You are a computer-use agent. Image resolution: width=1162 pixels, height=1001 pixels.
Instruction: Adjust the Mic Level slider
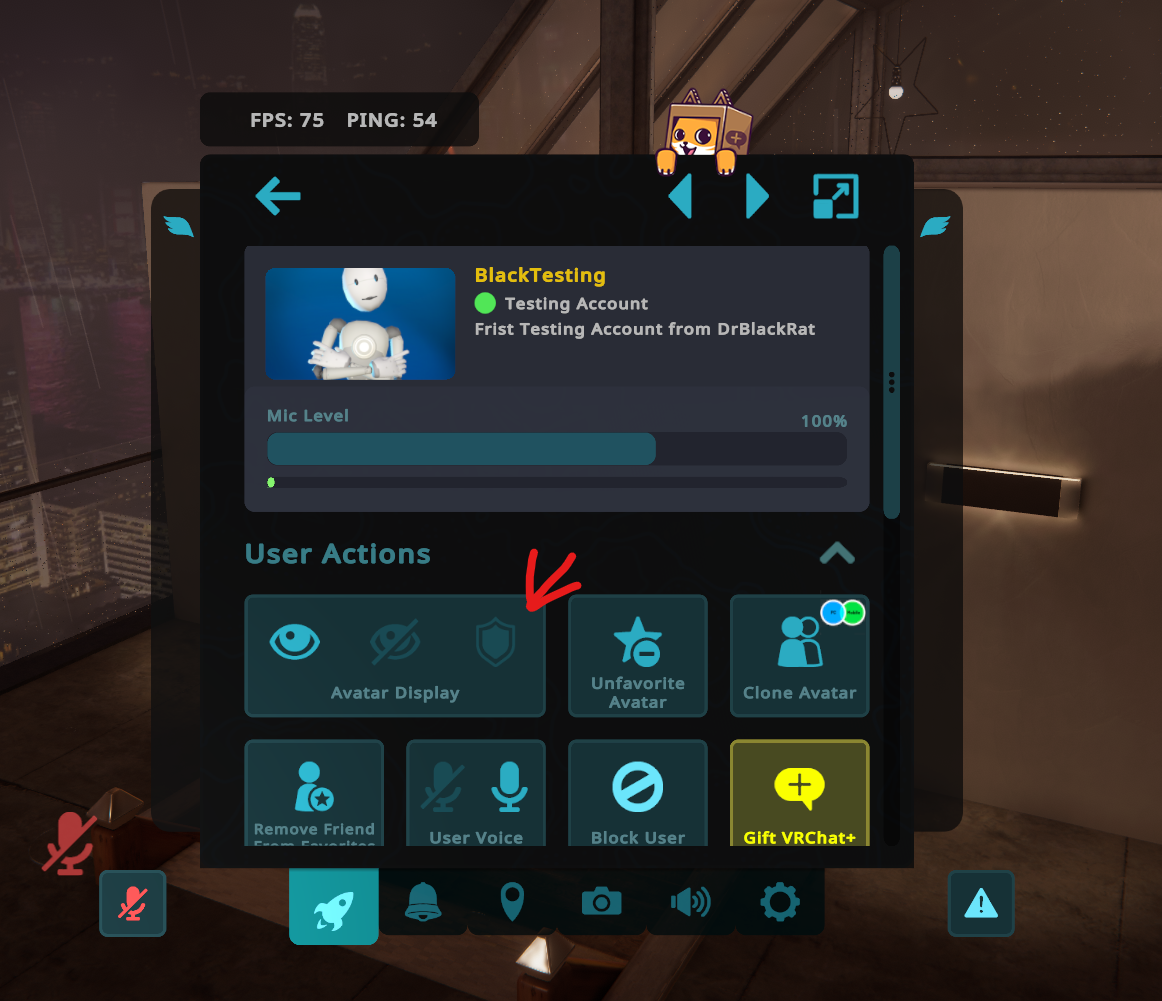coord(556,449)
